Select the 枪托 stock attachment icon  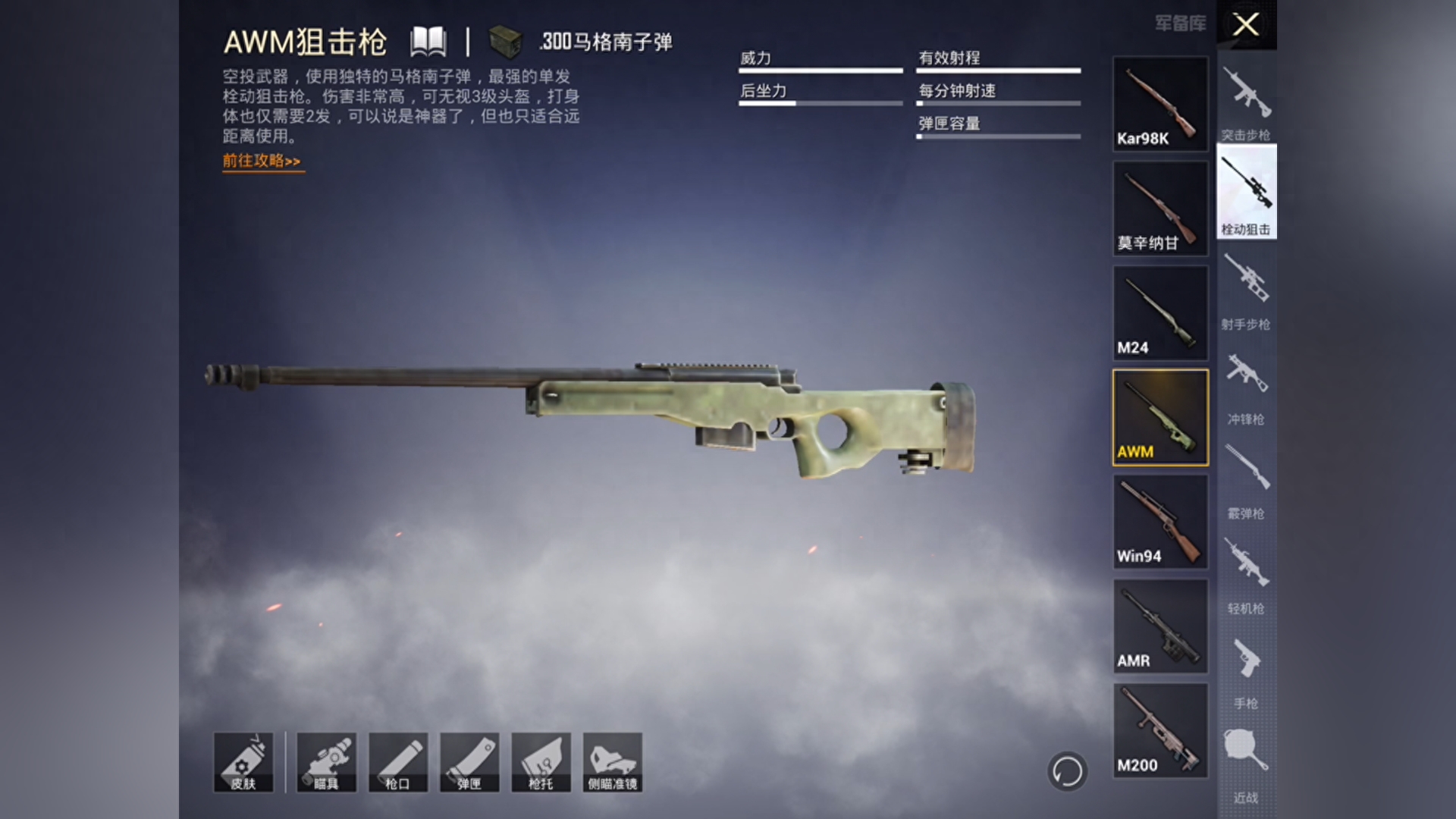[541, 762]
